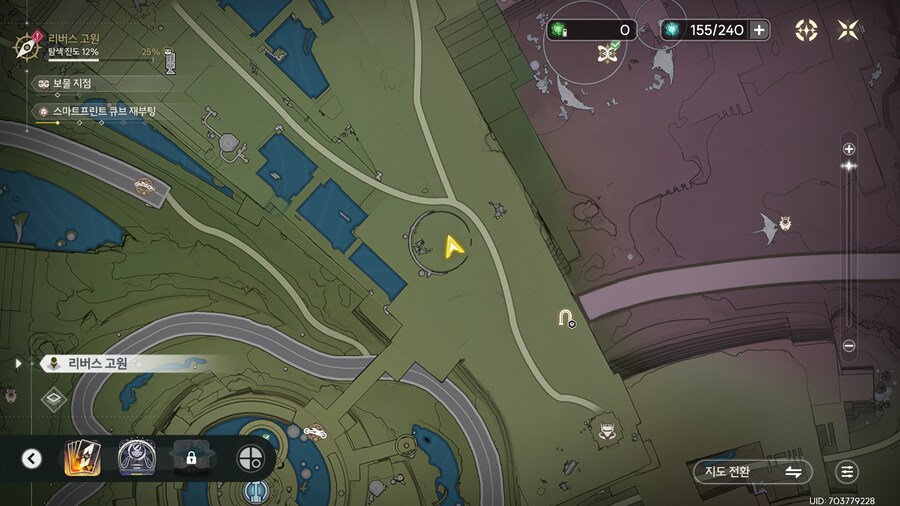Open the 스마트프린트 큐브 재부팅 objective
This screenshot has width=900, height=506.
click(x=95, y=111)
